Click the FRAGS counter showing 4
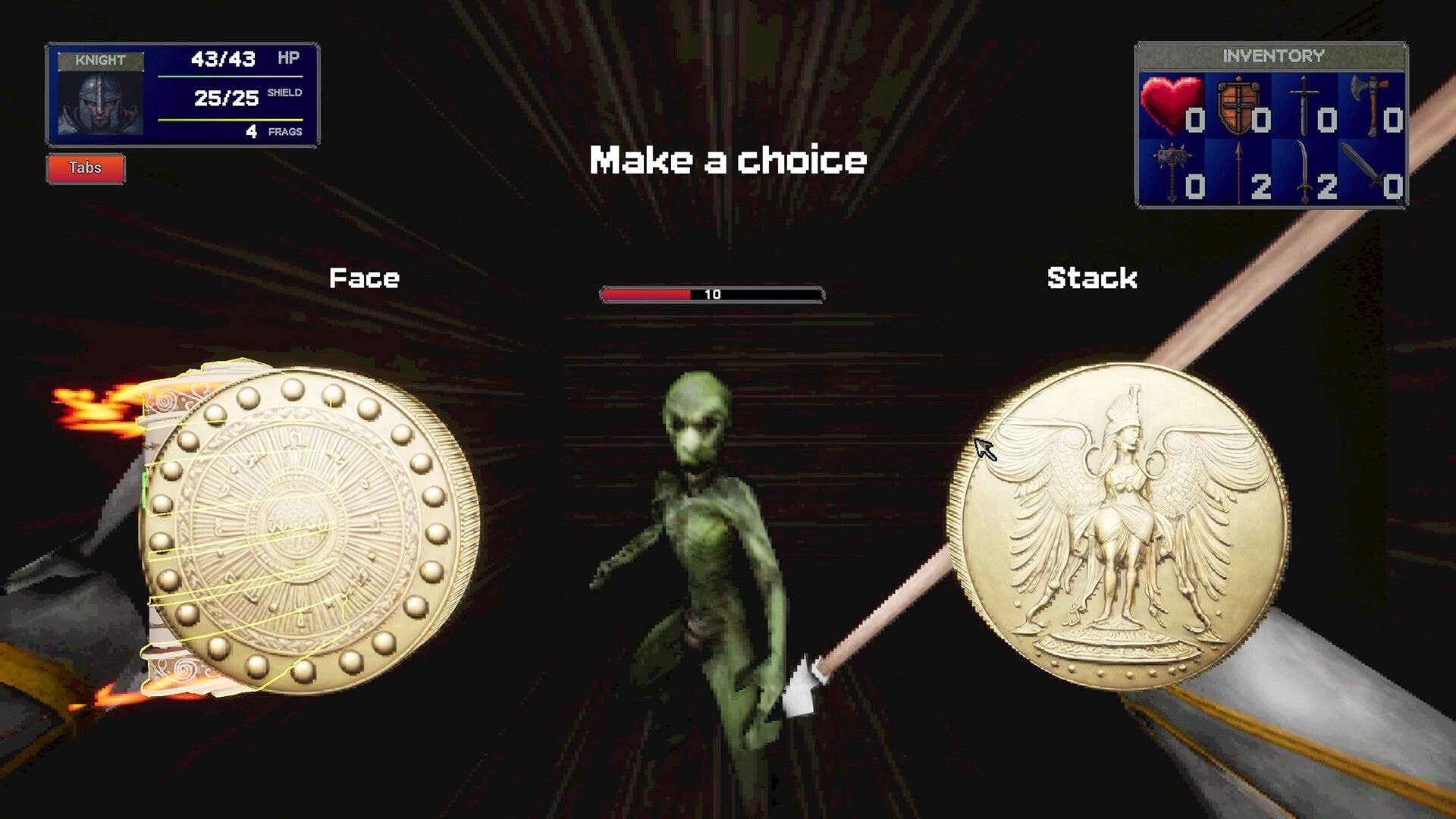The height and width of the screenshot is (819, 1456). tap(250, 130)
